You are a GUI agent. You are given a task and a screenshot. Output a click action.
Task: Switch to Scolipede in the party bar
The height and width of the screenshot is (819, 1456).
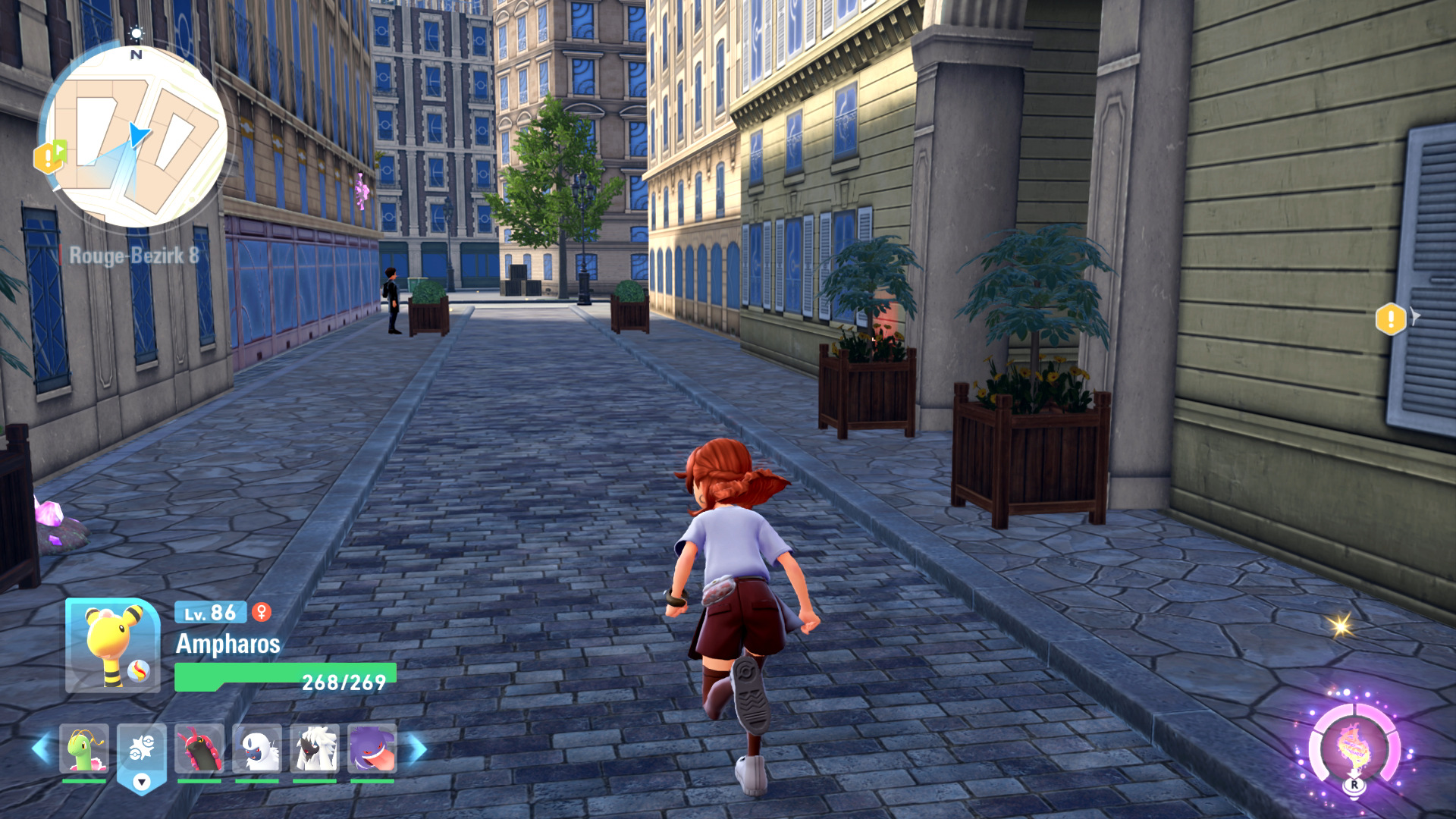[199, 748]
